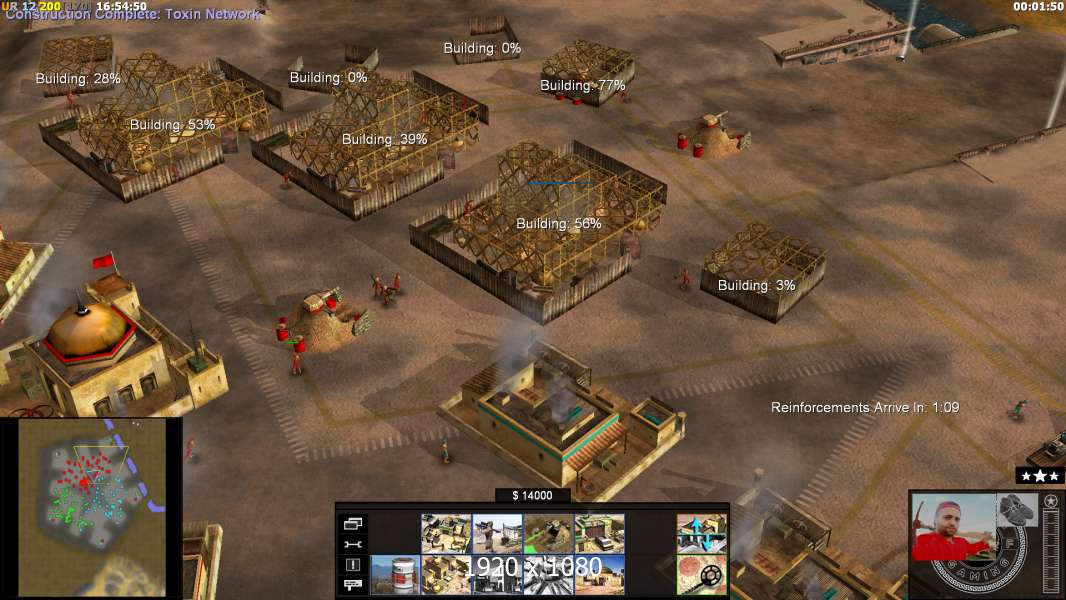The height and width of the screenshot is (600, 1066).
Task: Pick the building with parked vehicle icon
Action: click(599, 534)
